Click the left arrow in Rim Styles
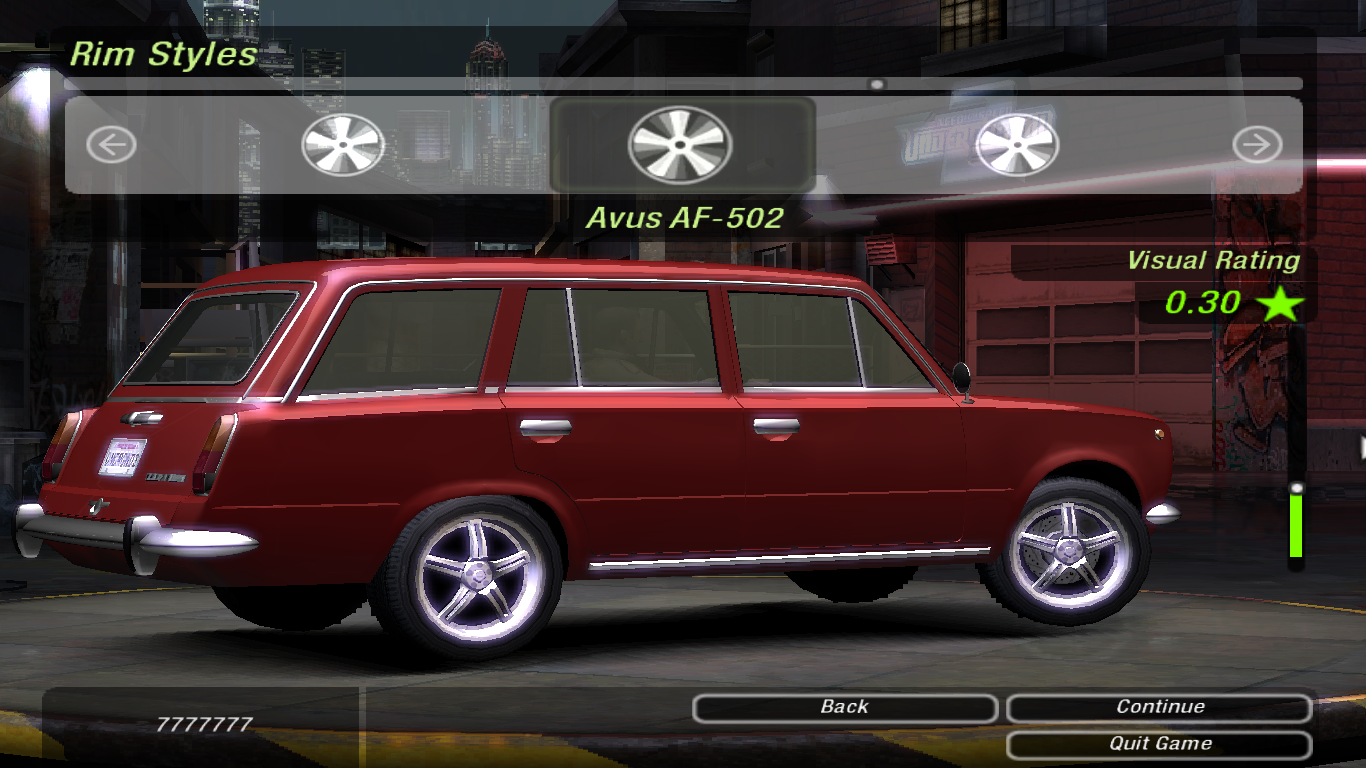Image resolution: width=1366 pixels, height=768 pixels. (111, 146)
